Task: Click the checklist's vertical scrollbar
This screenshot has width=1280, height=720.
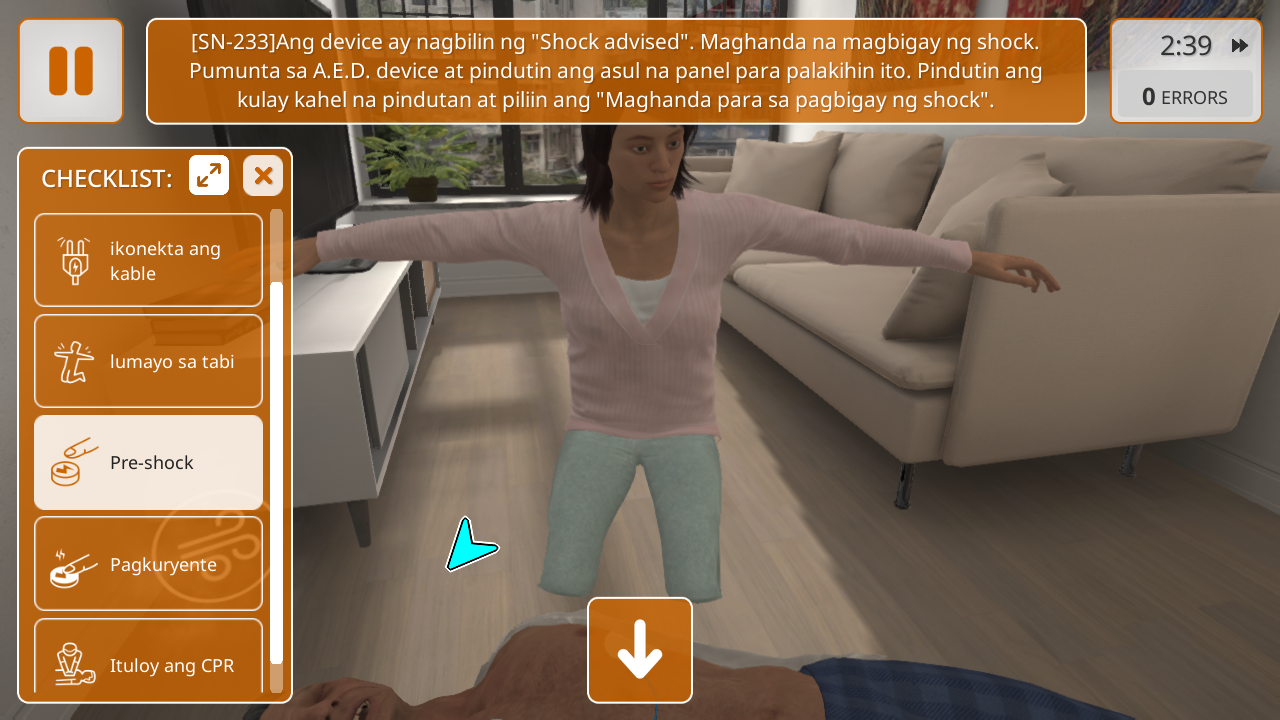Action: click(276, 470)
